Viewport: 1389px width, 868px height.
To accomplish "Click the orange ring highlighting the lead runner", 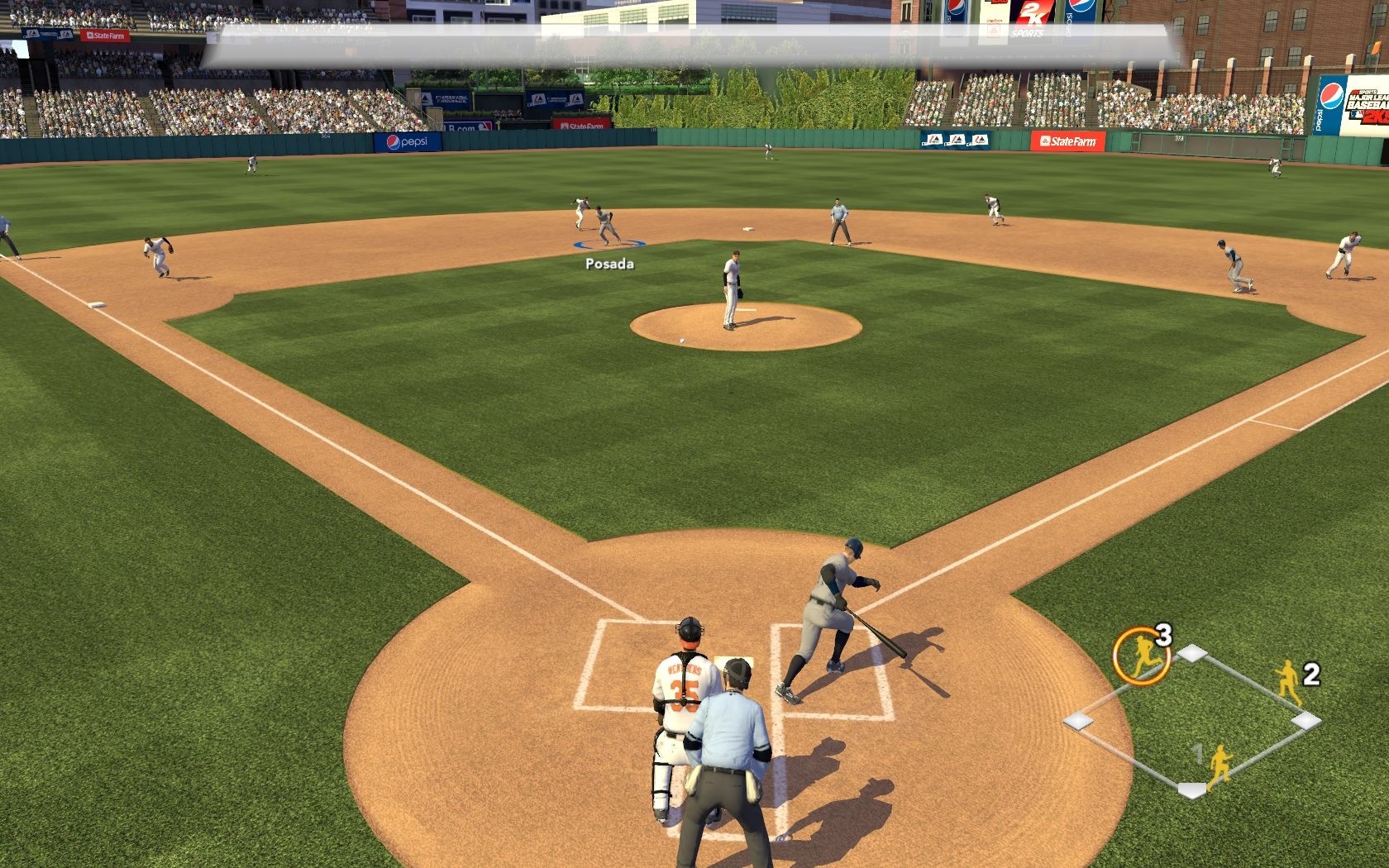I will [x=1140, y=651].
